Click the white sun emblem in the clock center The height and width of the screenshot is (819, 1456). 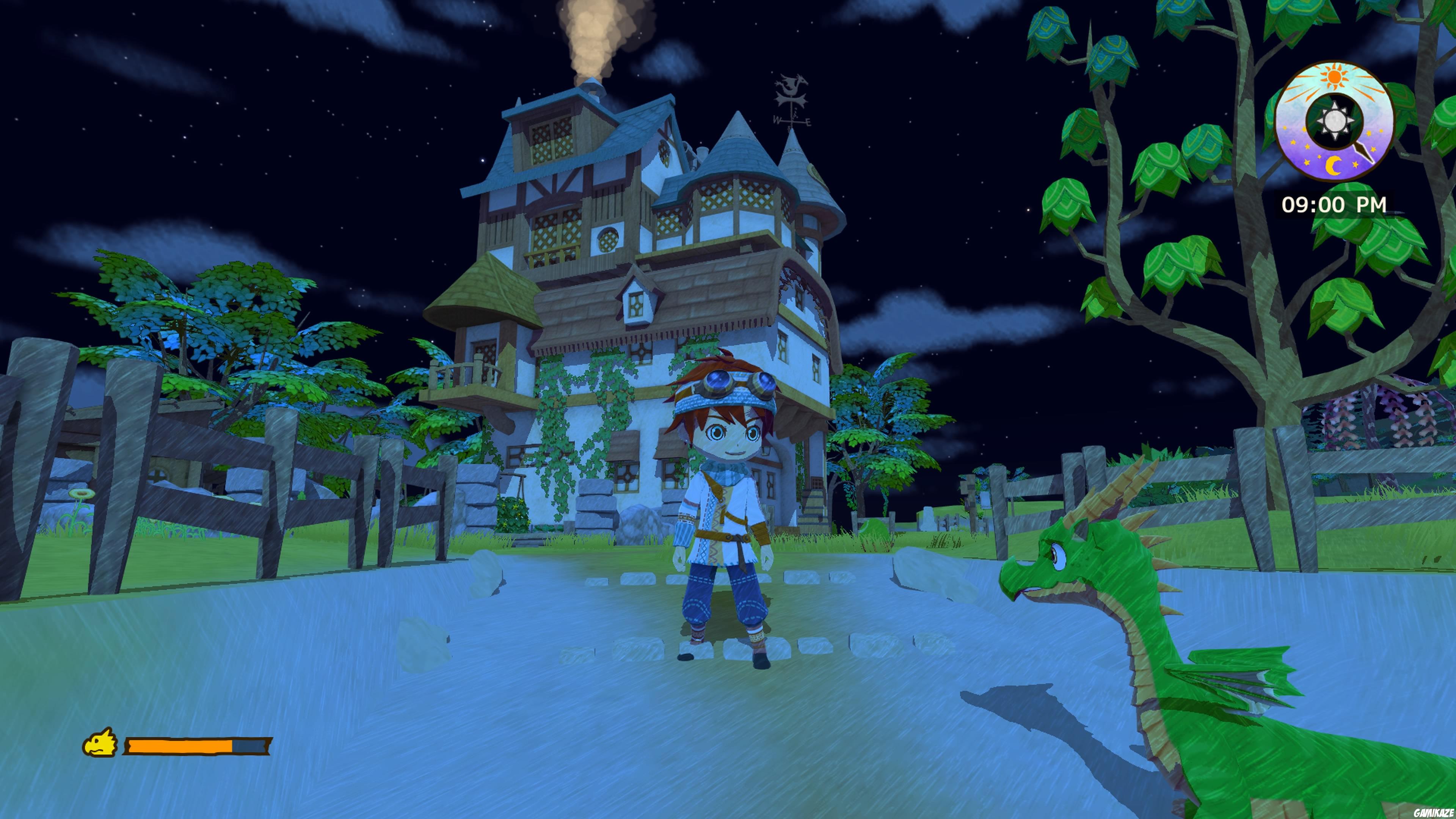(1335, 120)
